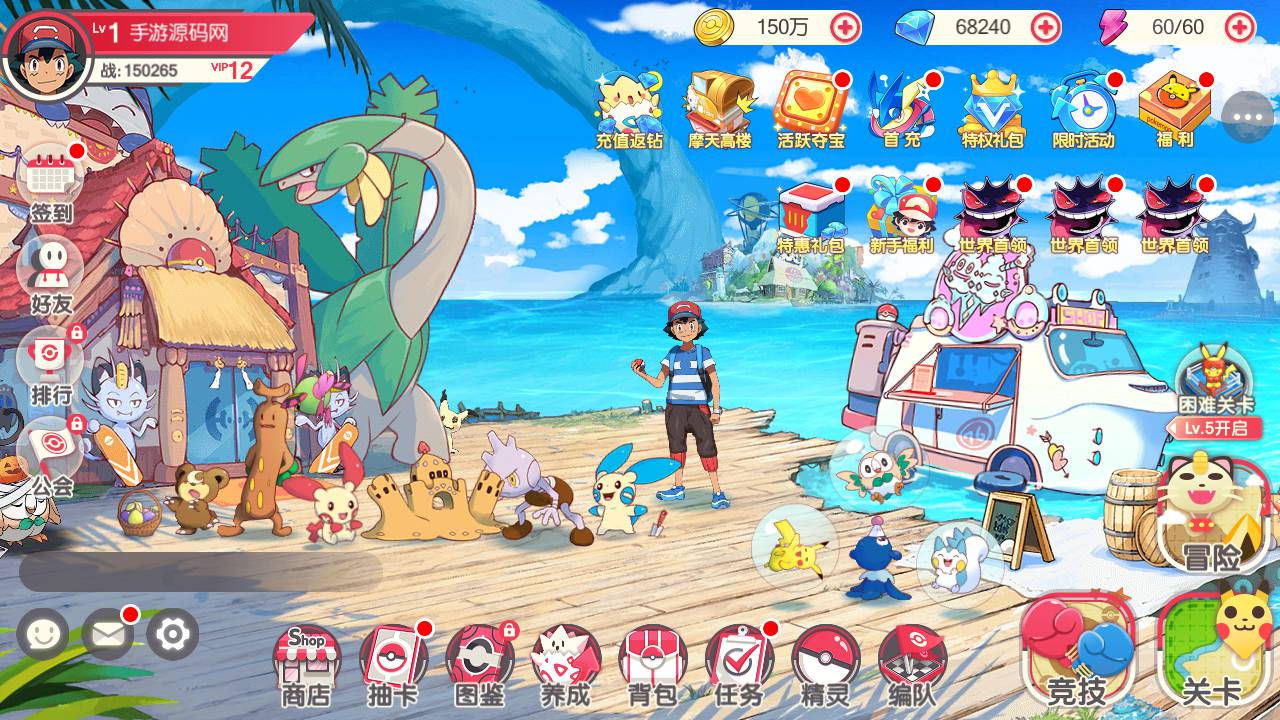Image resolution: width=1280 pixels, height=720 pixels.
Task: Open the 福利 welfare event icon
Action: [1175, 108]
